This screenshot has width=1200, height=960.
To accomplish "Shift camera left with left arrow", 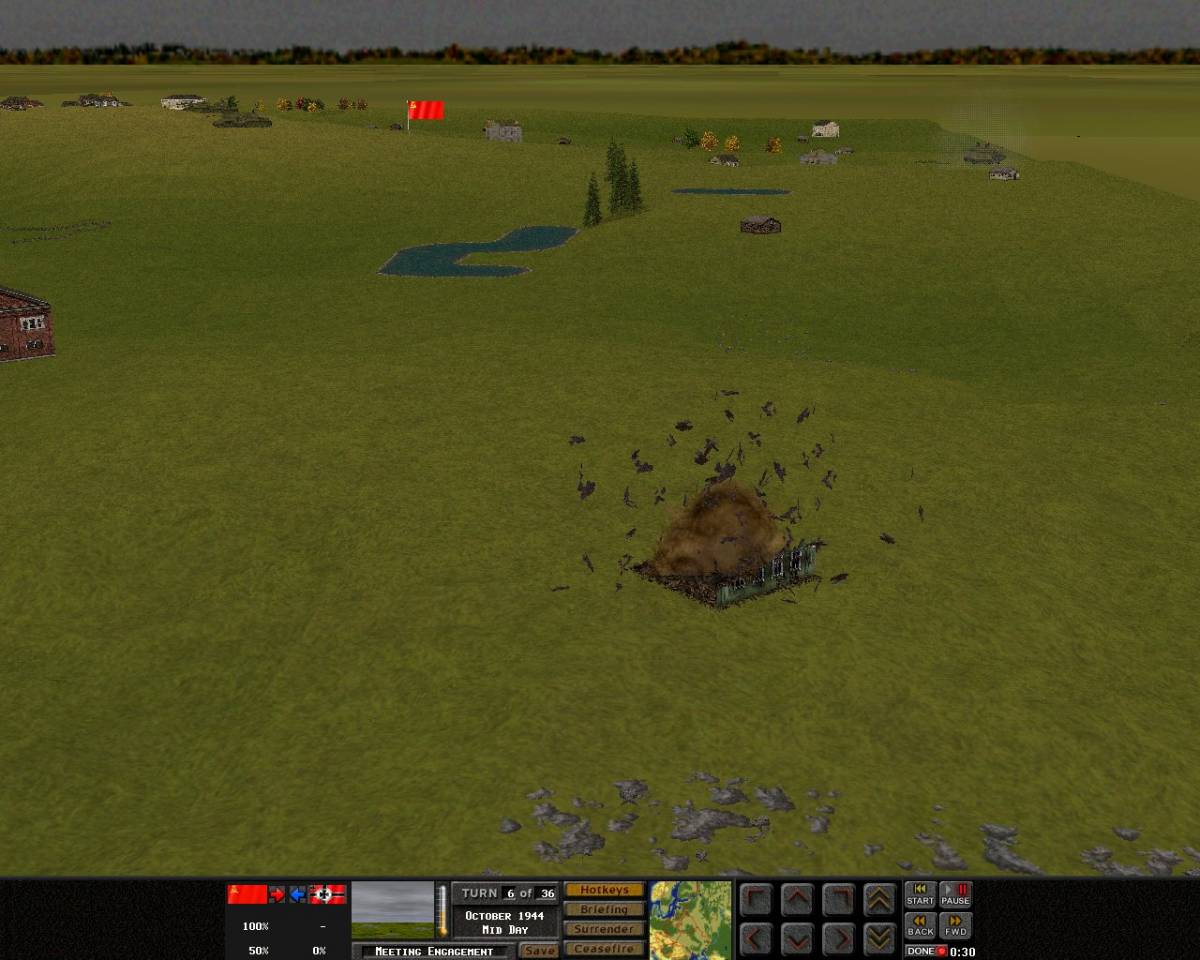I will [x=757, y=938].
